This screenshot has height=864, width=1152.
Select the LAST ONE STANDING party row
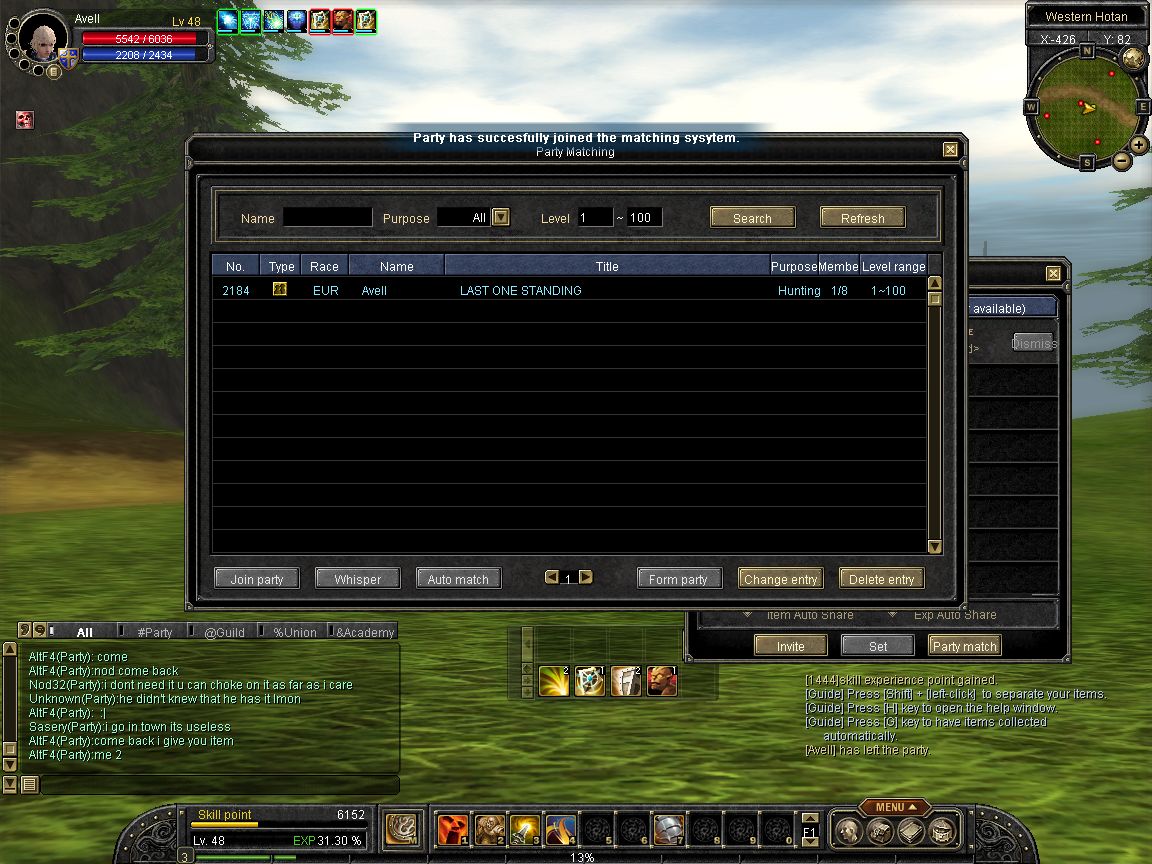[x=520, y=291]
